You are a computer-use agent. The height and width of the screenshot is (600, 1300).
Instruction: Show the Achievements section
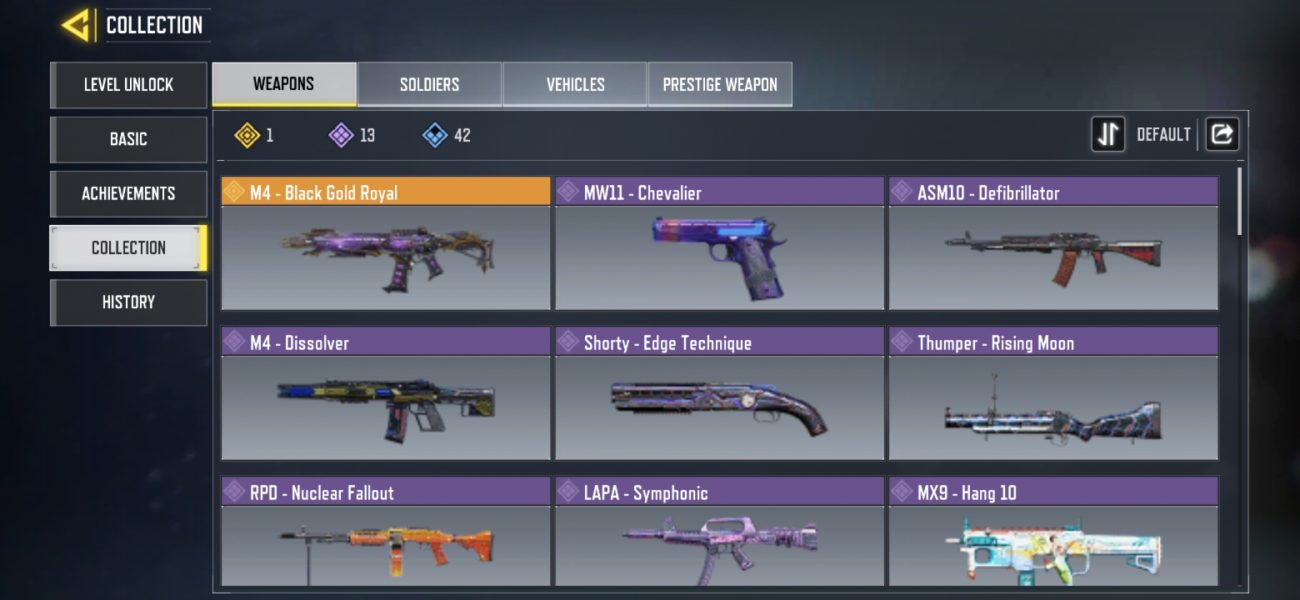(128, 193)
